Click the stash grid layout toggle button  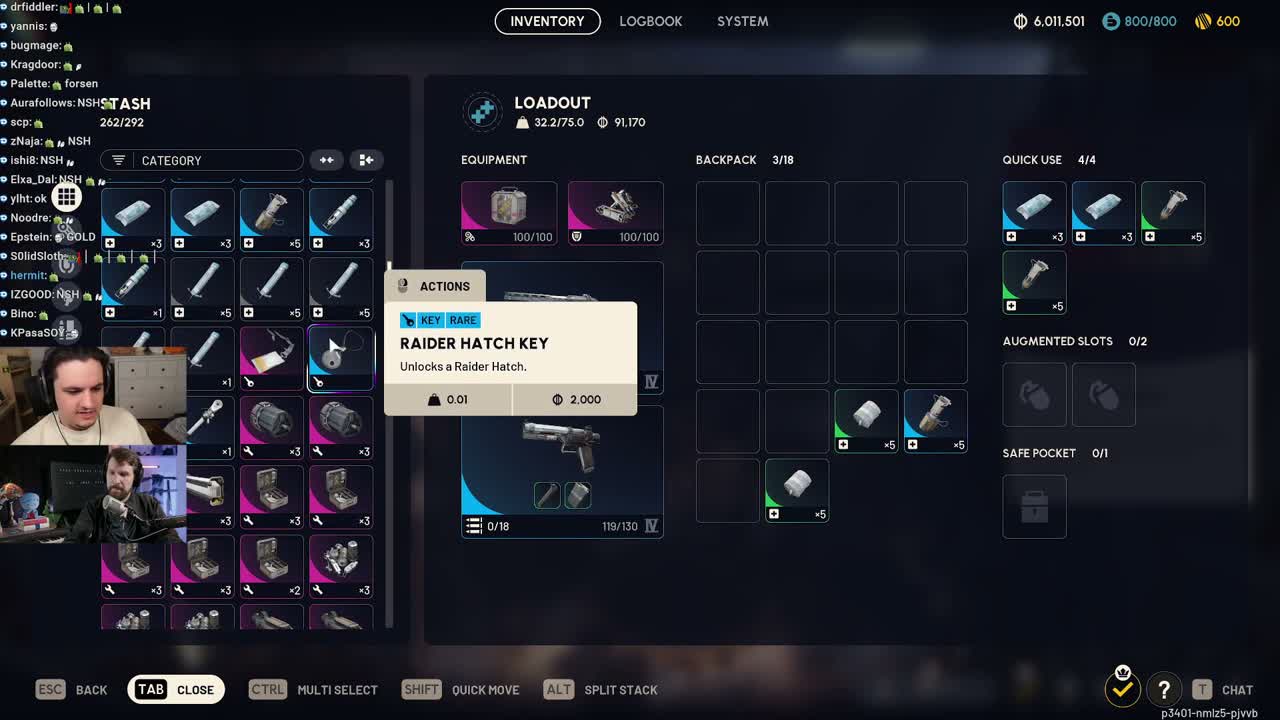tap(366, 160)
